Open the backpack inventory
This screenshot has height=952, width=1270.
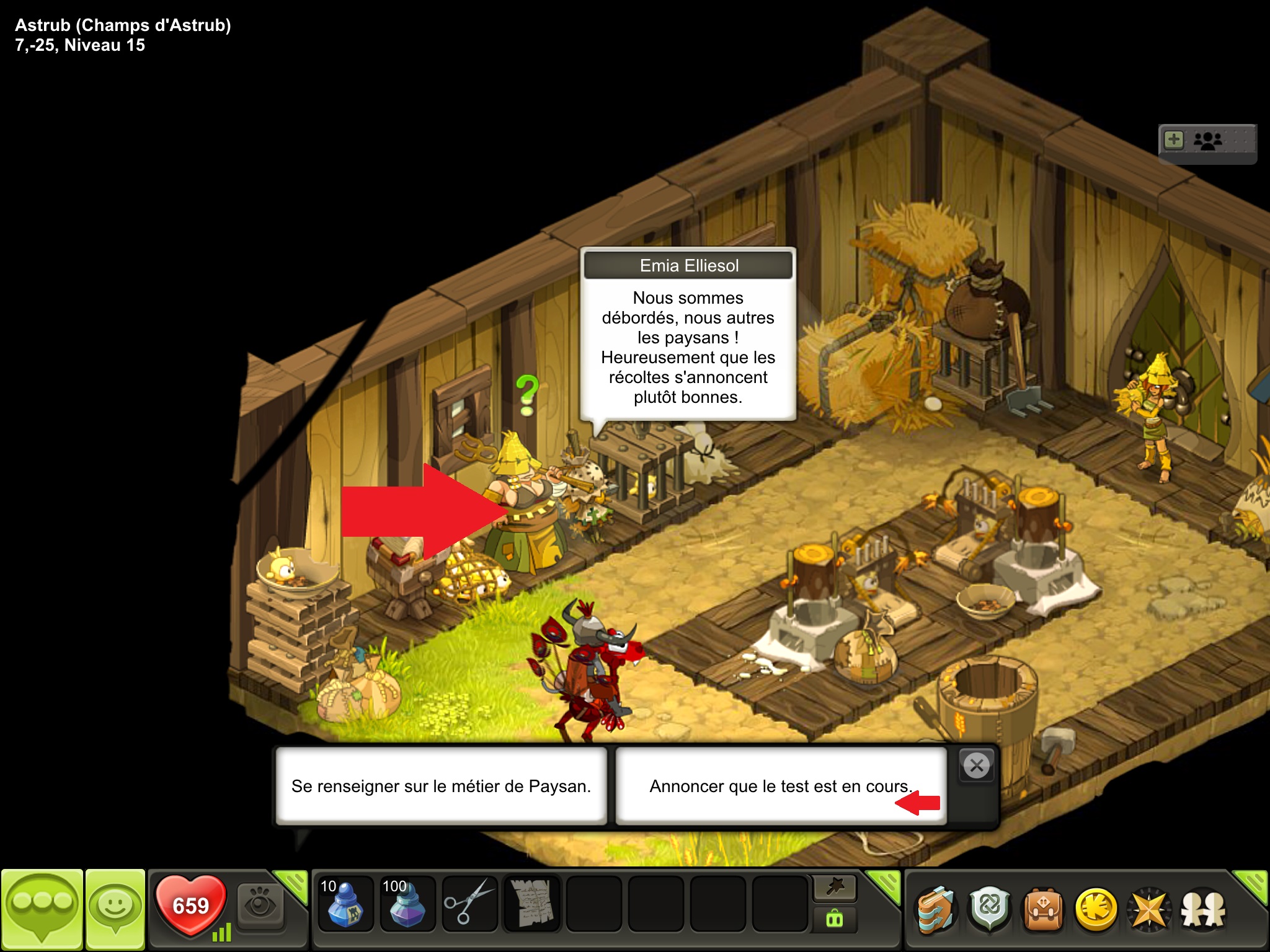[x=1043, y=909]
